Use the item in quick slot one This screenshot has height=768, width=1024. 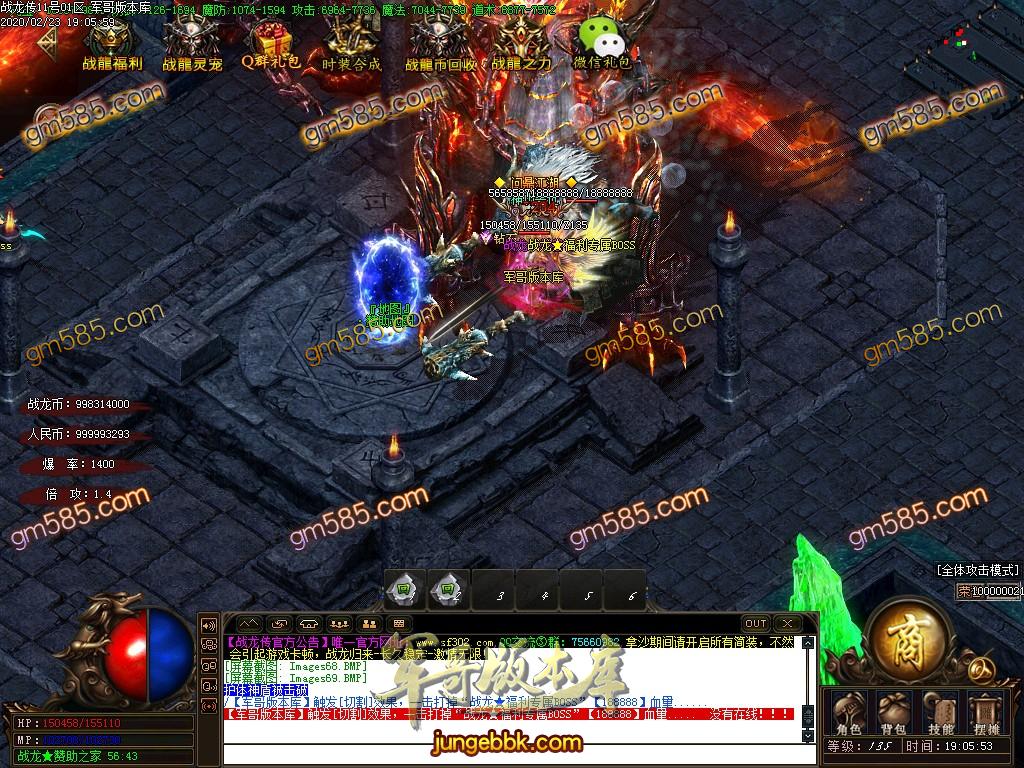point(406,590)
